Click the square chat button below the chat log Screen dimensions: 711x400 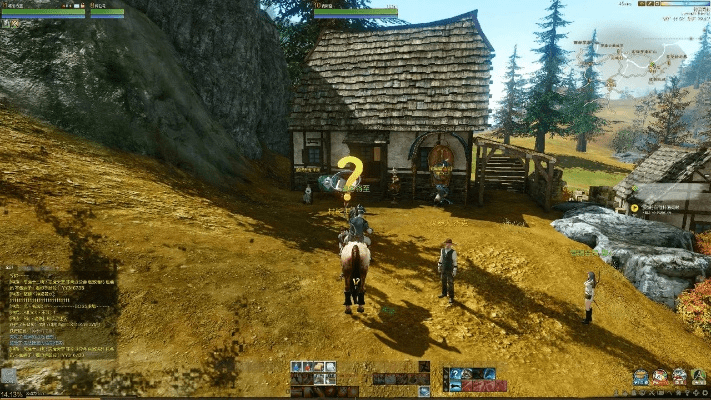point(10,376)
